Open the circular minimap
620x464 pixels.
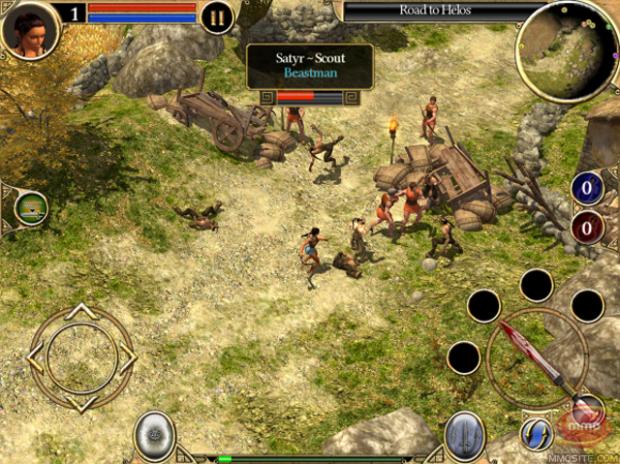(x=567, y=50)
